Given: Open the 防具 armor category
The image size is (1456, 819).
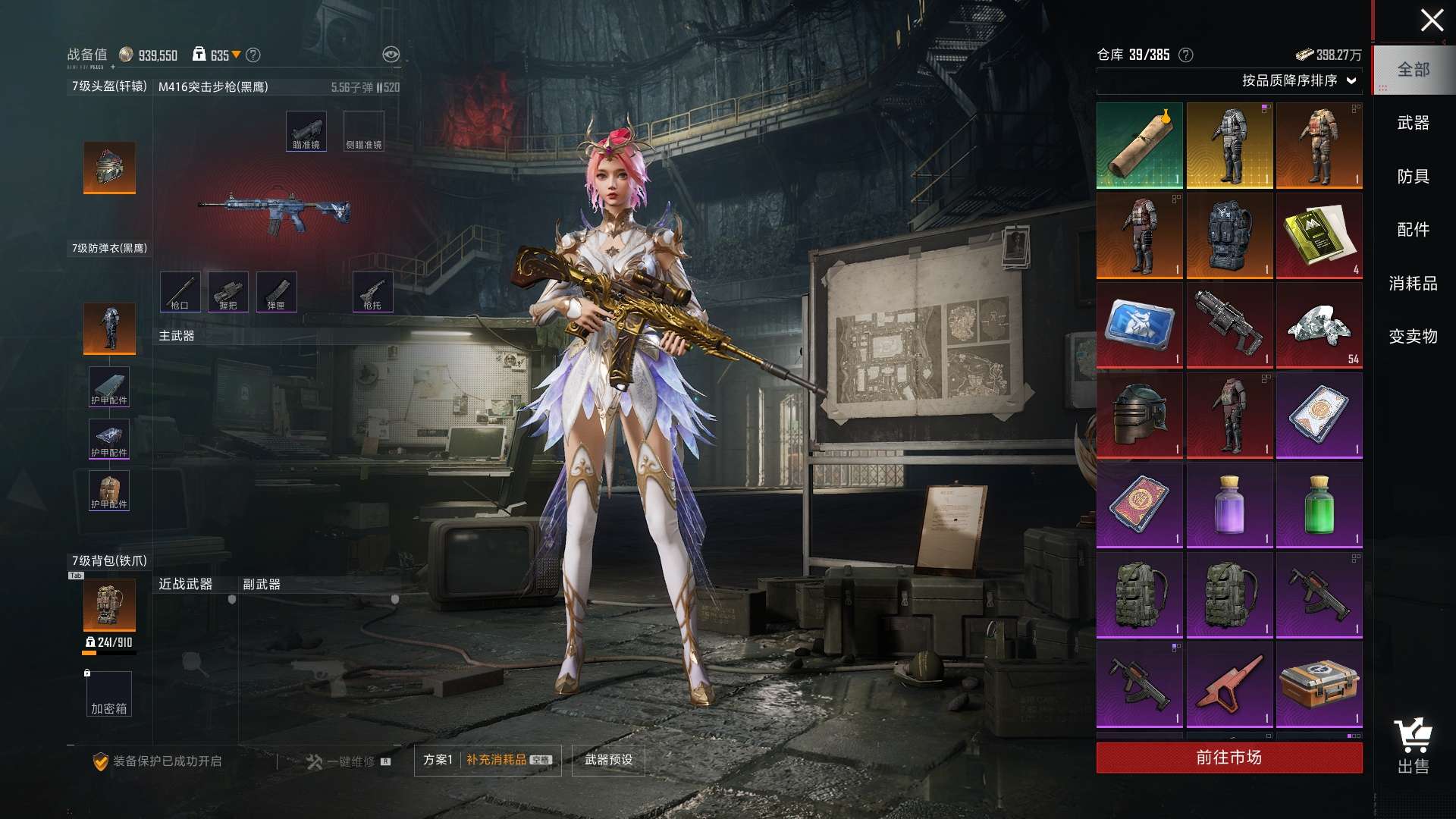Looking at the screenshot, I should [1413, 177].
